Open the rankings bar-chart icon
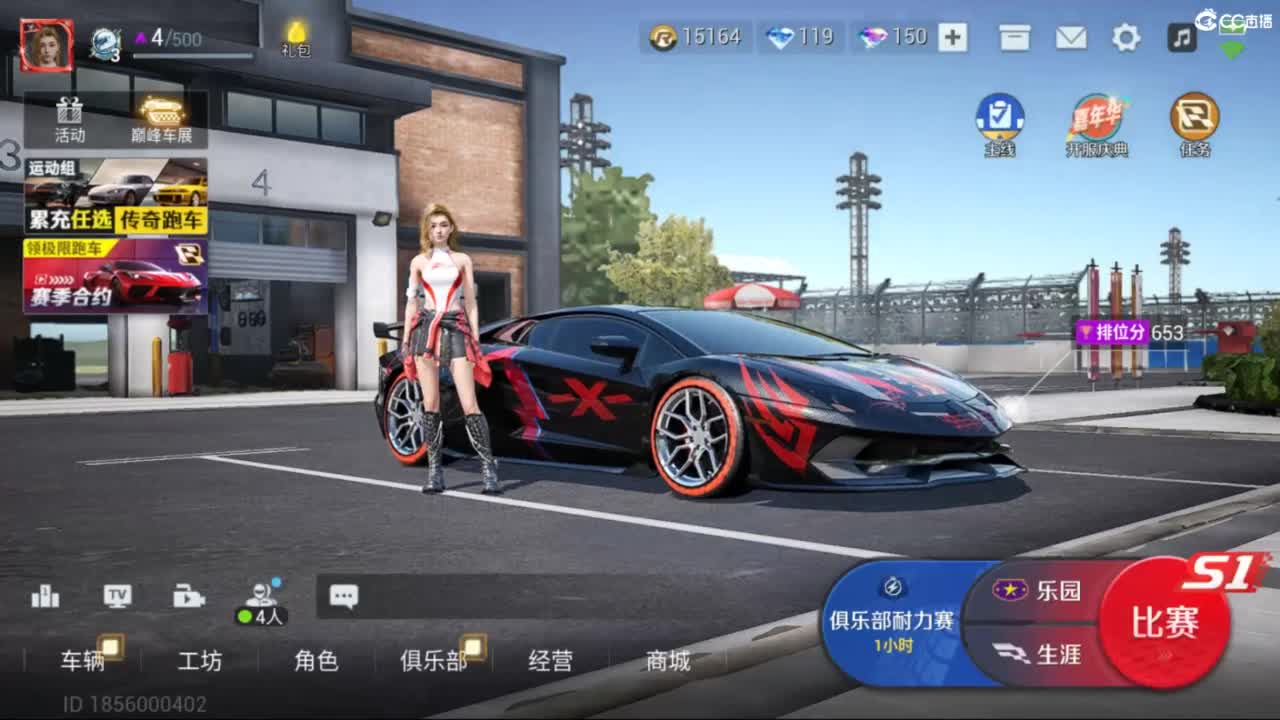Image resolution: width=1280 pixels, height=720 pixels. tap(43, 595)
